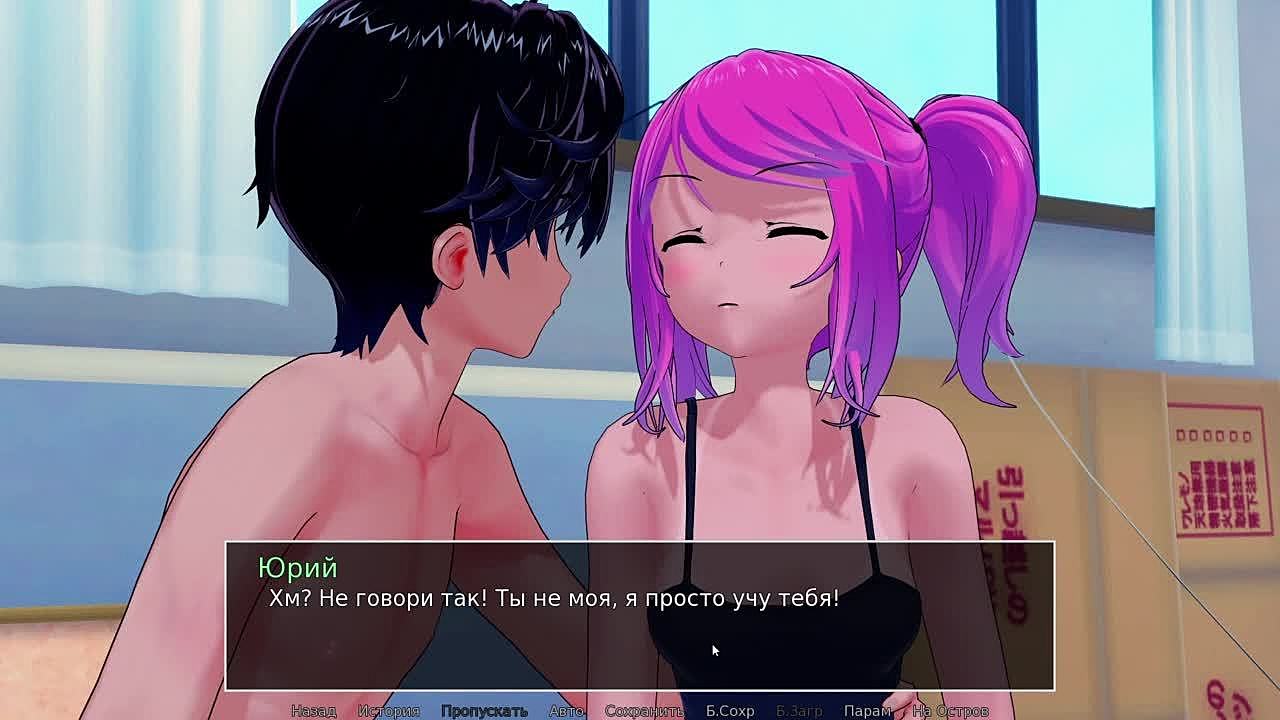Open the Сохранить (Save) menu

tap(644, 711)
